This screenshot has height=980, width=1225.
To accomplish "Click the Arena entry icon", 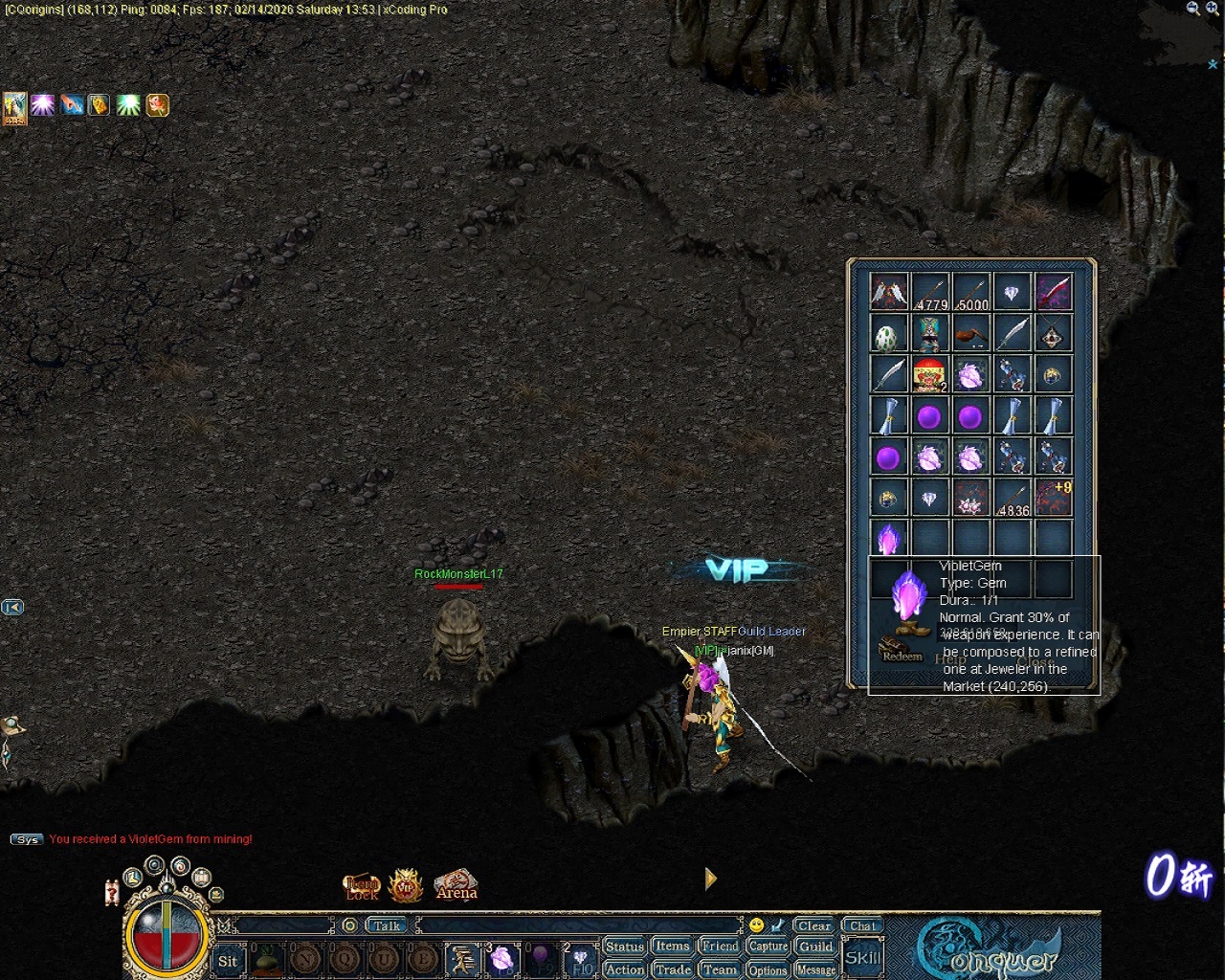I will 457,888.
